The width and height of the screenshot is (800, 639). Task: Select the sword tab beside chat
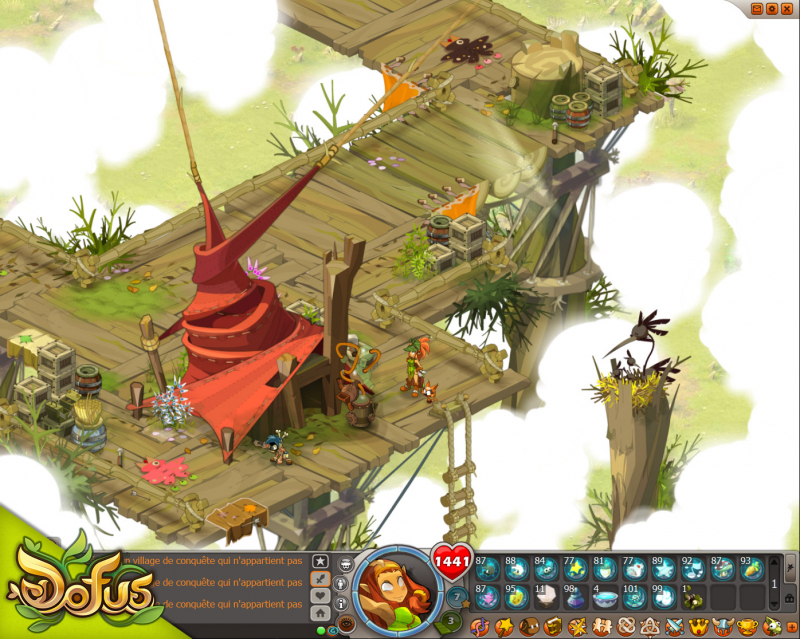320,579
